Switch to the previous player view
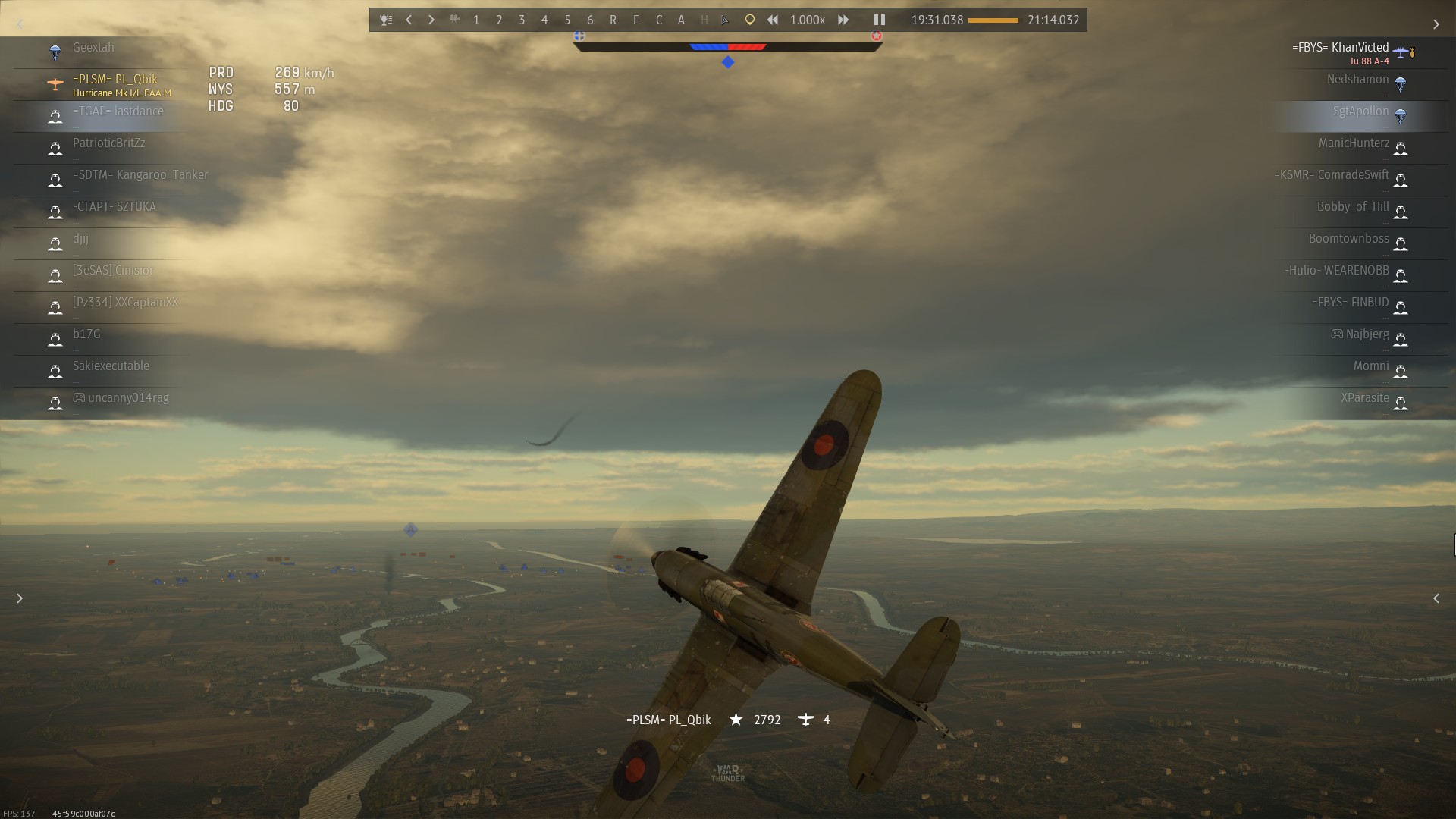This screenshot has height=819, width=1456. [x=409, y=20]
